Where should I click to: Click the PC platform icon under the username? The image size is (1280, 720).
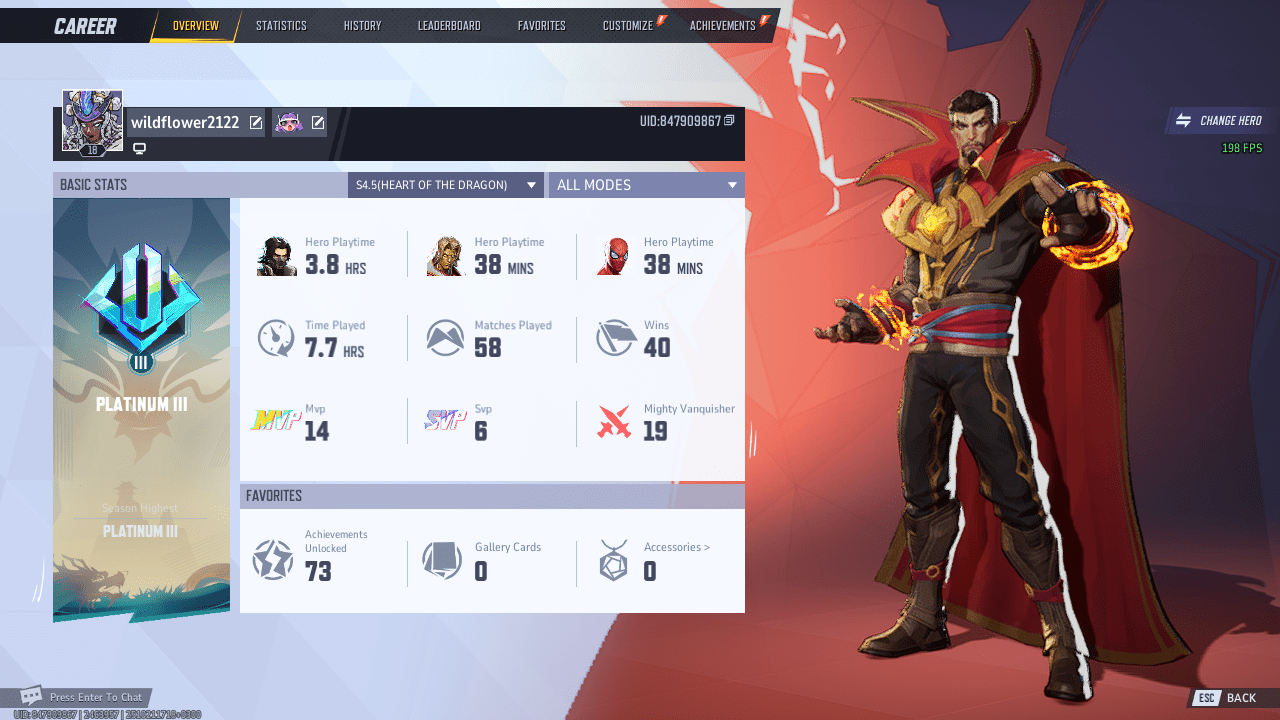pos(139,148)
